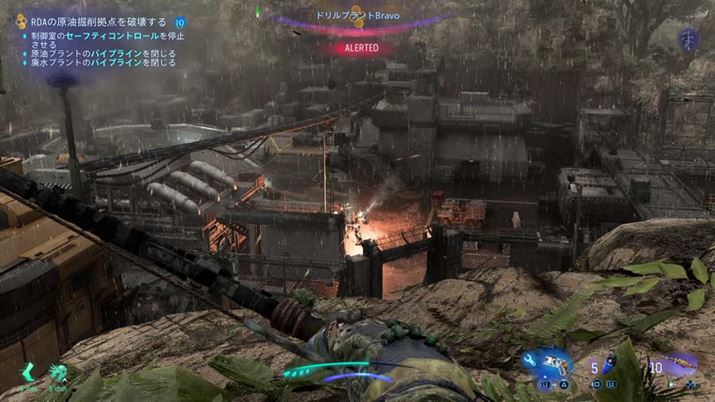Screen dimensions: 715x402
Task: Click the green energy bar above the hand
Action: click(318, 368)
